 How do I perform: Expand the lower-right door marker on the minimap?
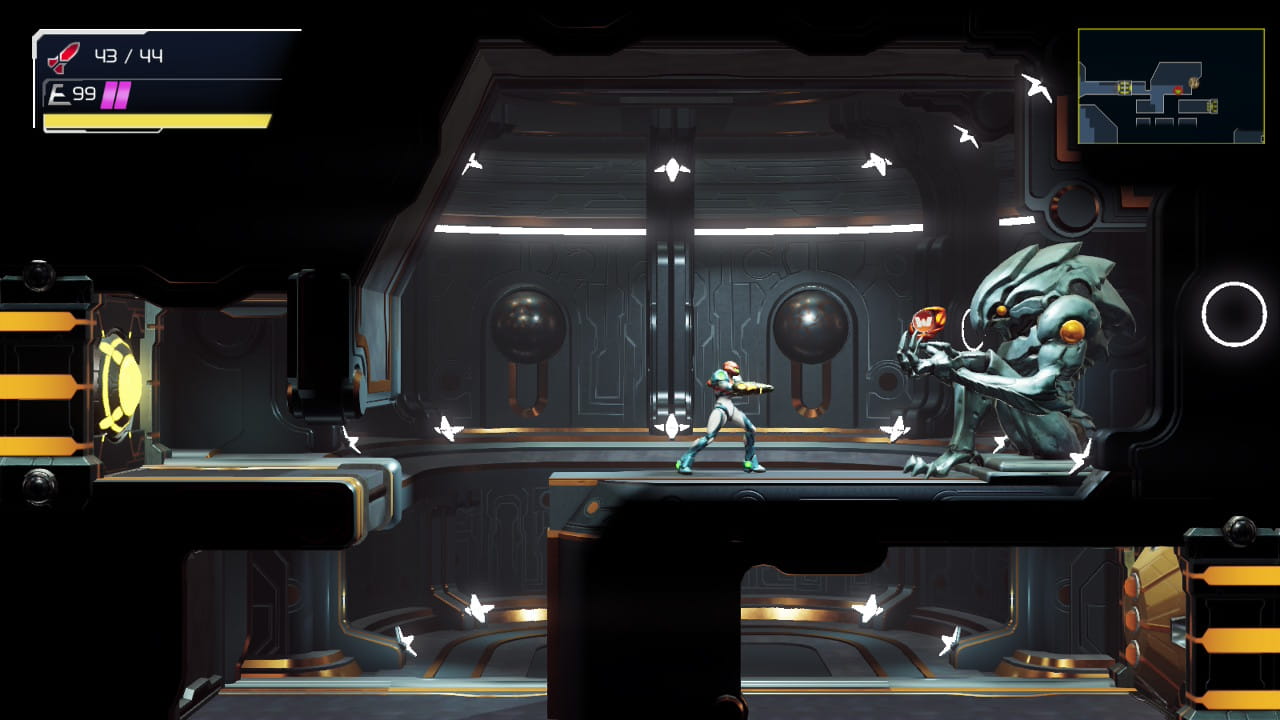coord(1212,104)
